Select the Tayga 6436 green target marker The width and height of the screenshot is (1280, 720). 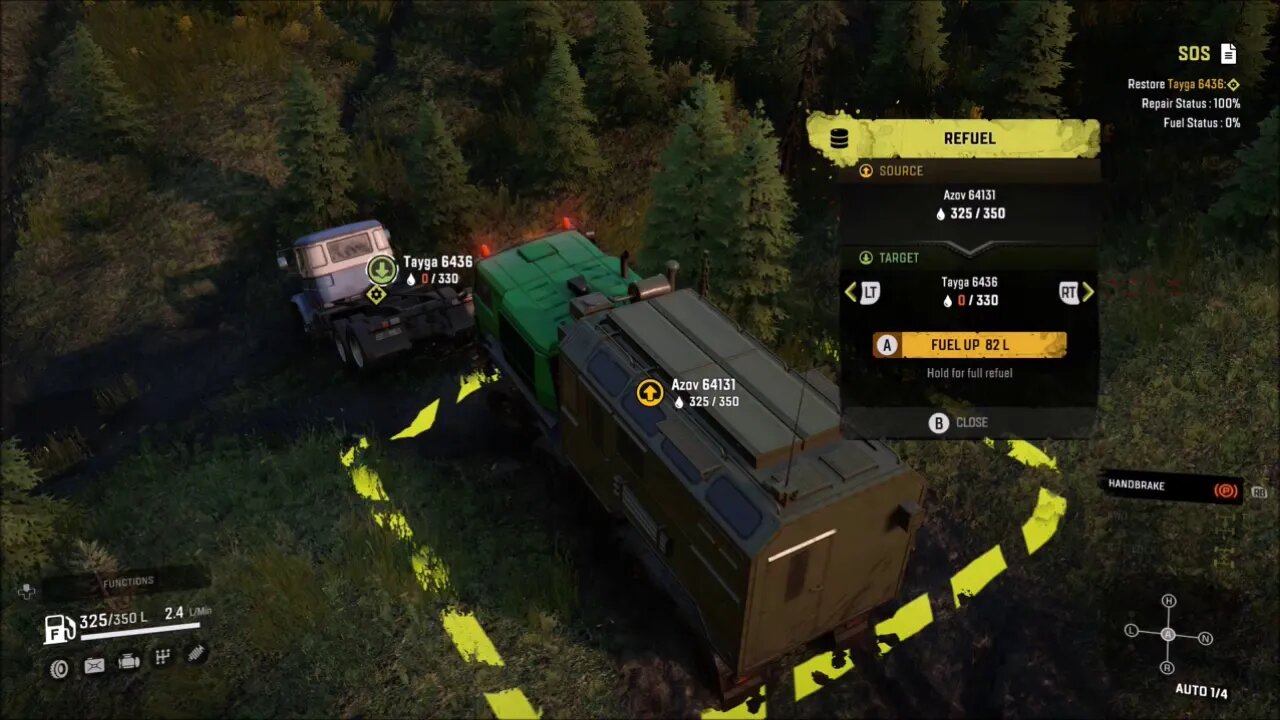(381, 269)
